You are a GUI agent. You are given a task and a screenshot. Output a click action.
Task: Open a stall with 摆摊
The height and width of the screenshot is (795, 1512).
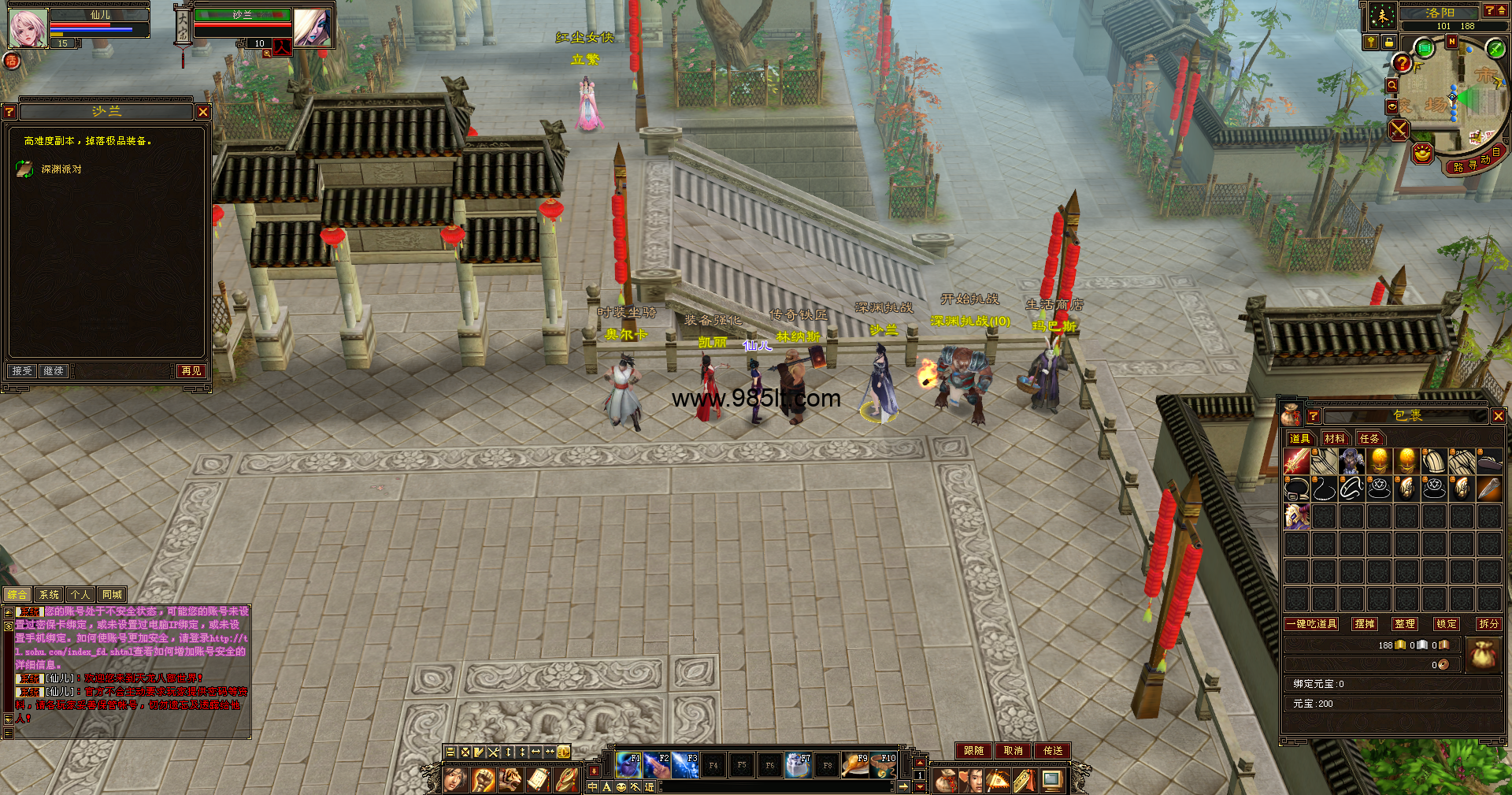point(1365,624)
